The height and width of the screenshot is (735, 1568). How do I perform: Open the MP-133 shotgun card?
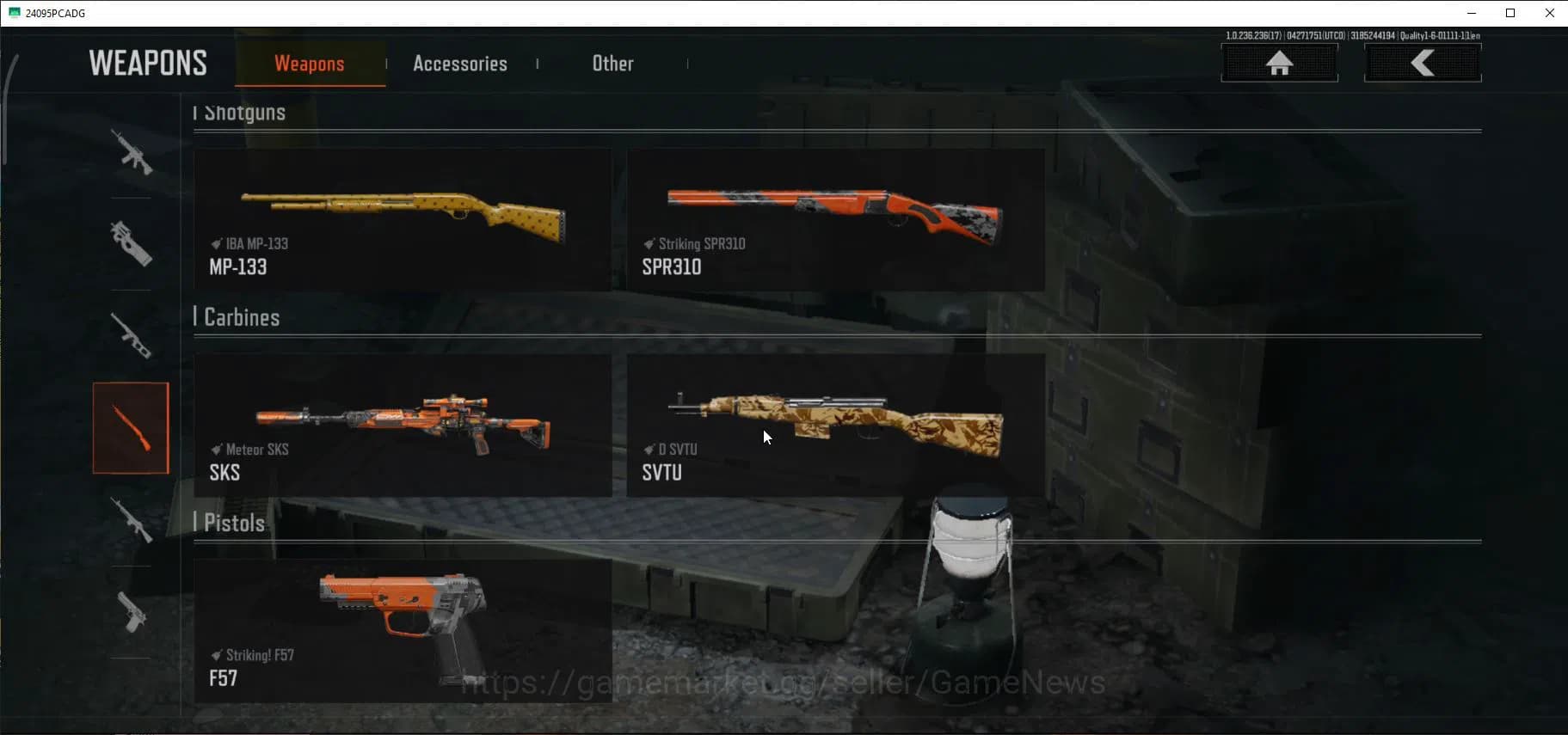(x=403, y=219)
